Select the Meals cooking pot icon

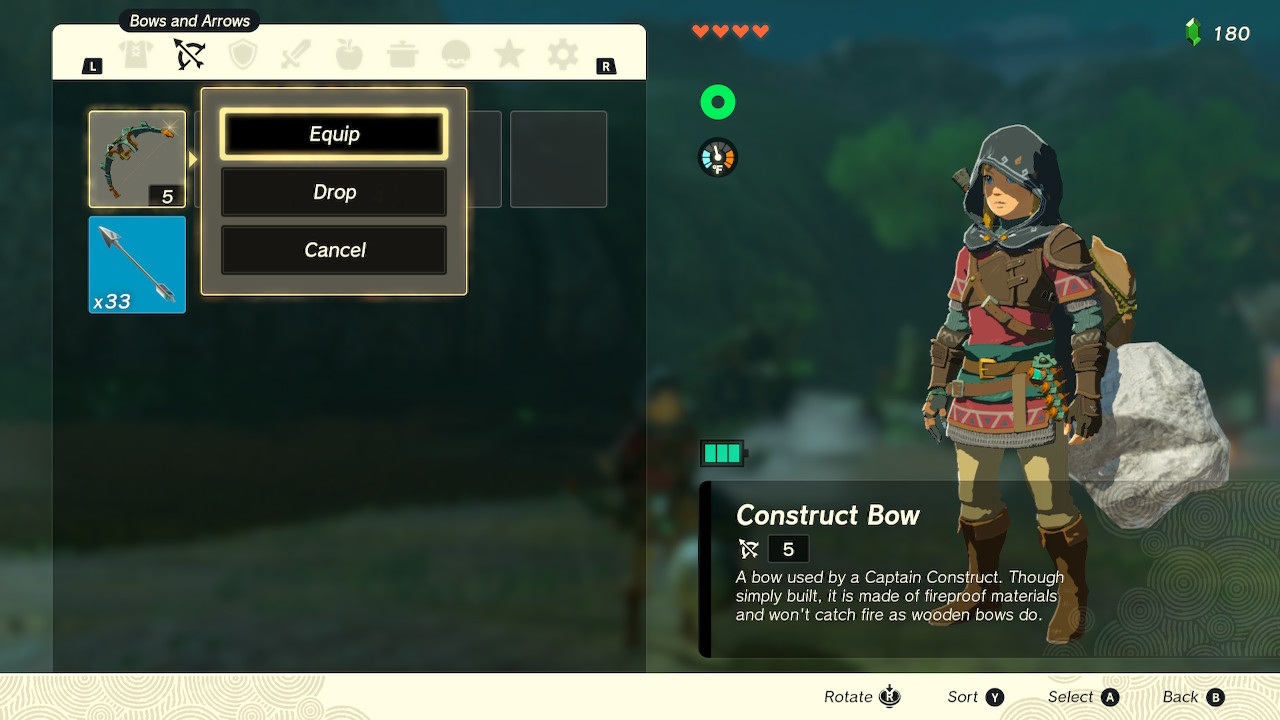coord(402,55)
